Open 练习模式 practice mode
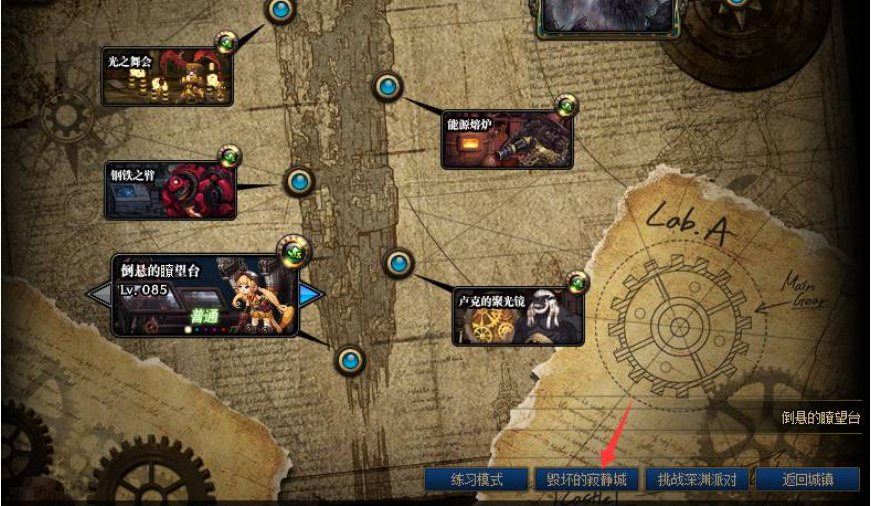This screenshot has width=872, height=506. click(475, 480)
